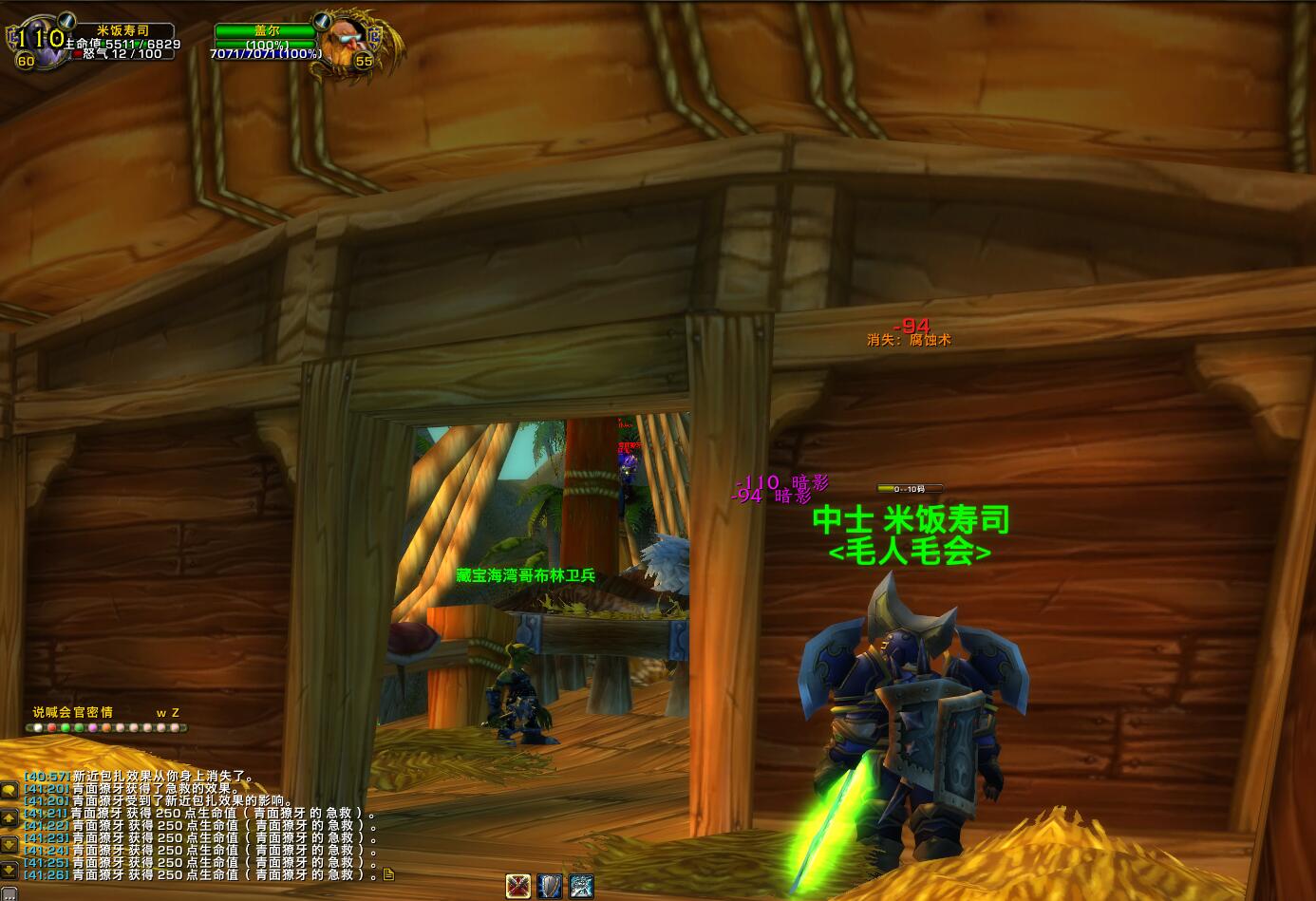The width and height of the screenshot is (1316, 901).
Task: Switch to the 会 (guild) chat channel
Action: coord(66,712)
